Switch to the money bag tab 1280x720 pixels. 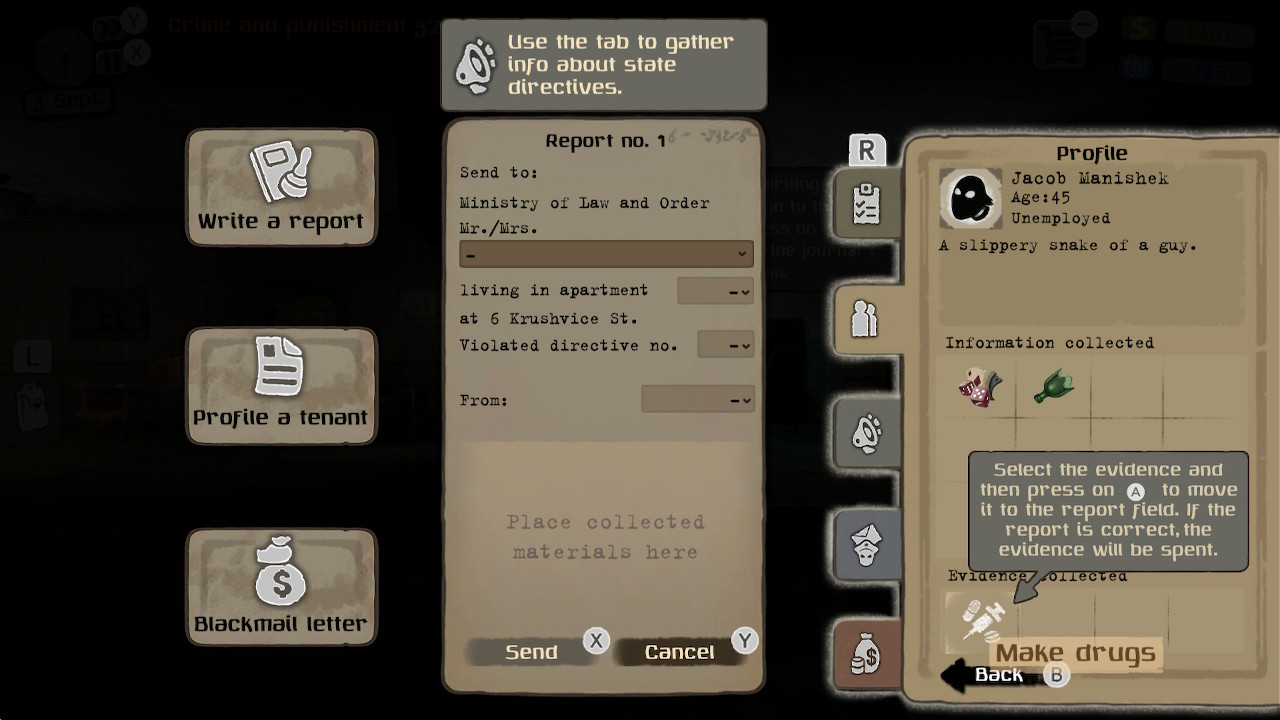click(866, 655)
